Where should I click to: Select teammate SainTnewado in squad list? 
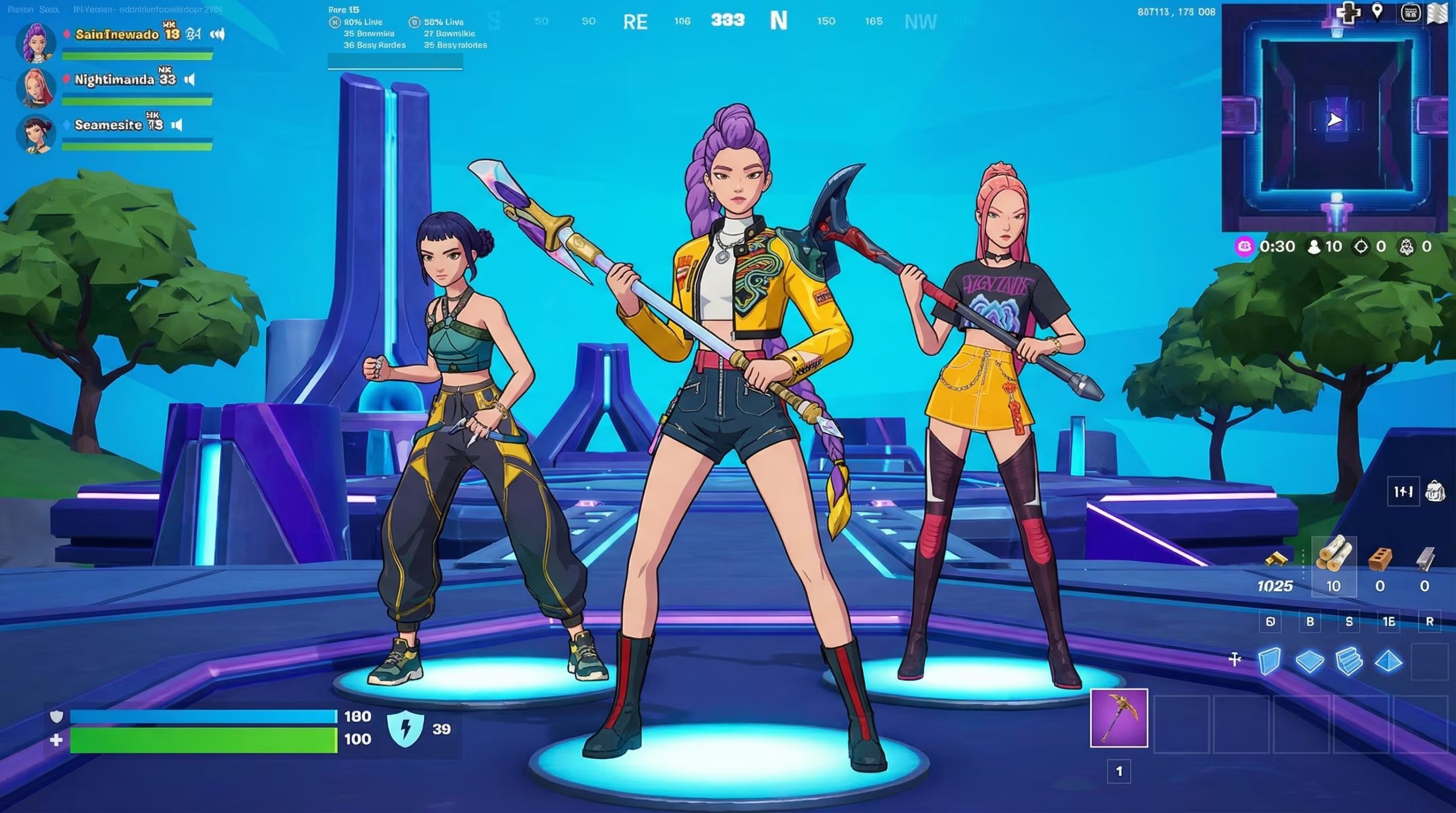tap(117, 34)
